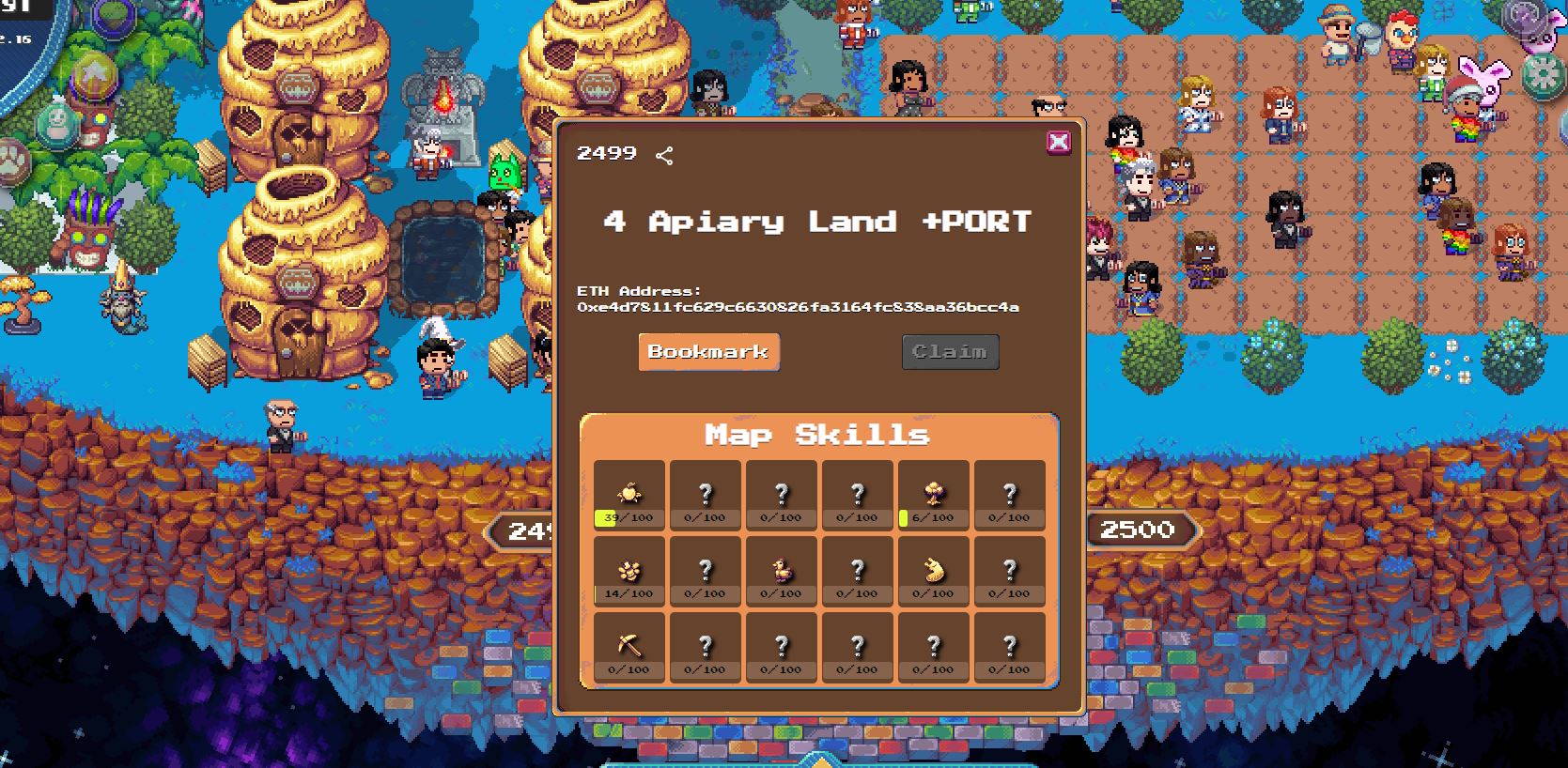Select the duck skill in Map Skills
The height and width of the screenshot is (768, 1568).
[x=781, y=571]
